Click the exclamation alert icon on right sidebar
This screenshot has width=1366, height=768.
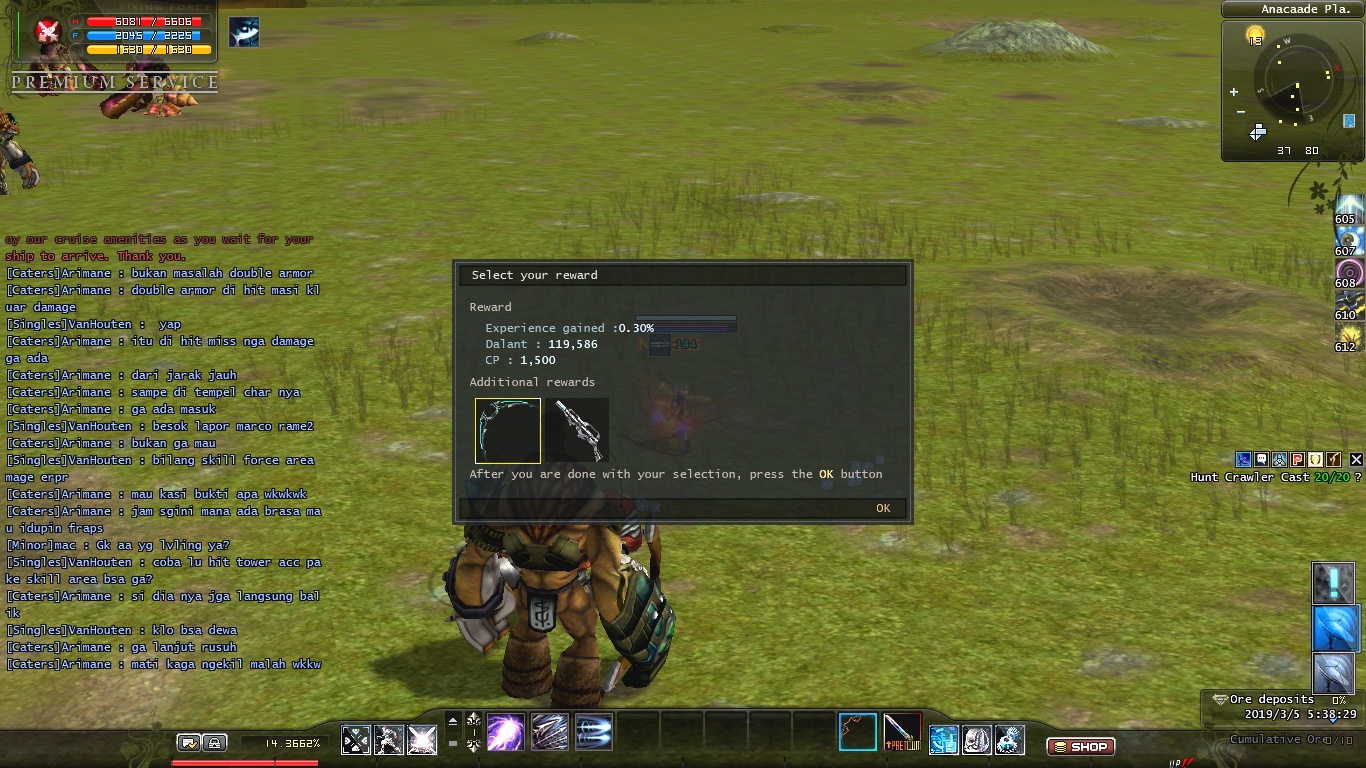(x=1333, y=583)
